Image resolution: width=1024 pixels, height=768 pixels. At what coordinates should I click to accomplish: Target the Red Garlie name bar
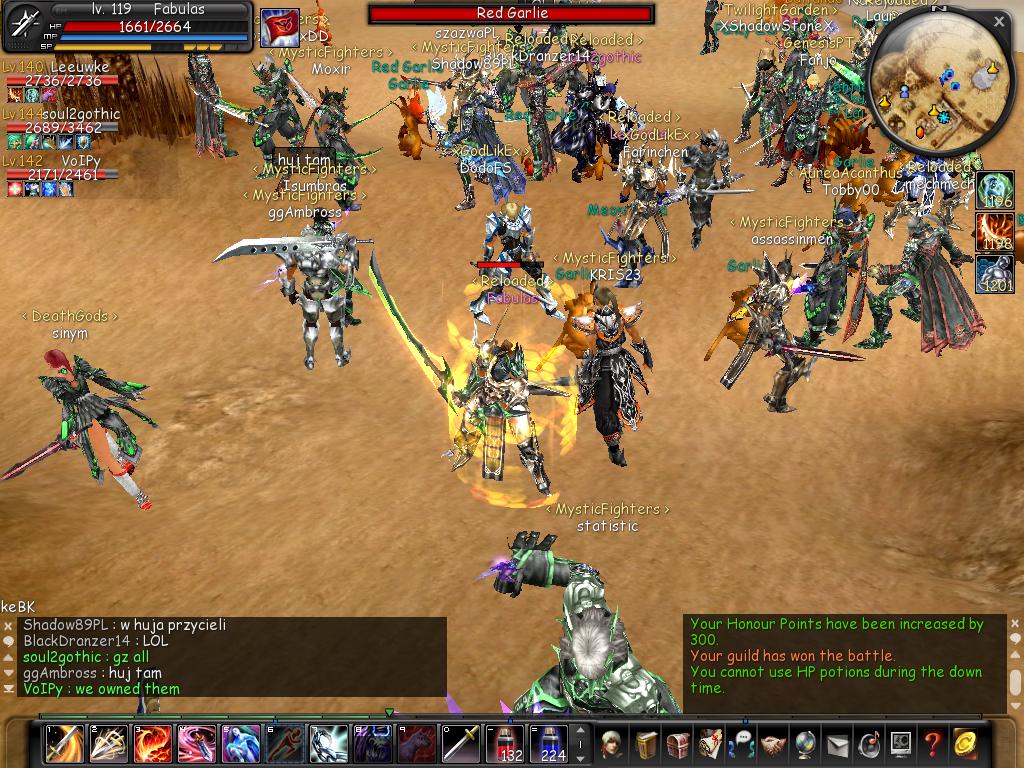pyautogui.click(x=511, y=14)
